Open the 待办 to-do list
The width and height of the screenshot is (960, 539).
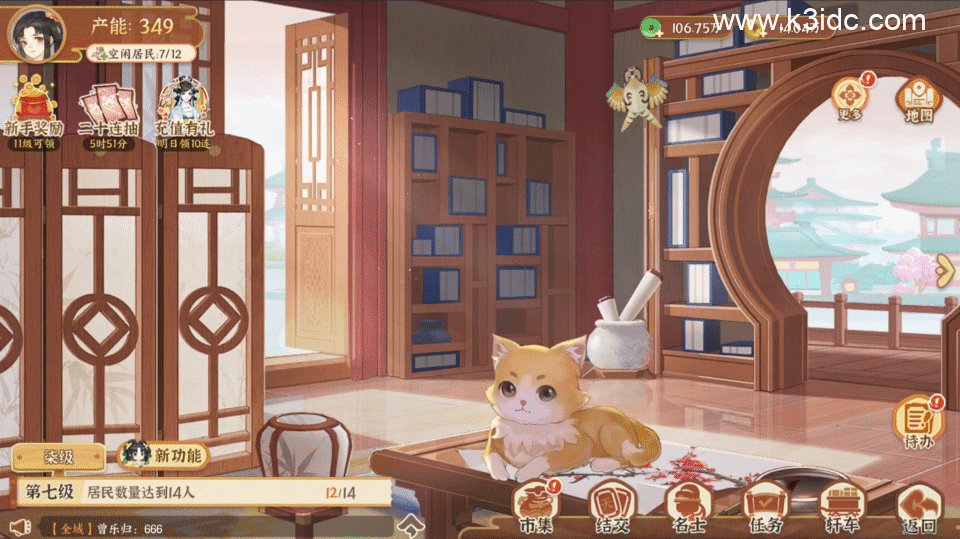click(918, 421)
